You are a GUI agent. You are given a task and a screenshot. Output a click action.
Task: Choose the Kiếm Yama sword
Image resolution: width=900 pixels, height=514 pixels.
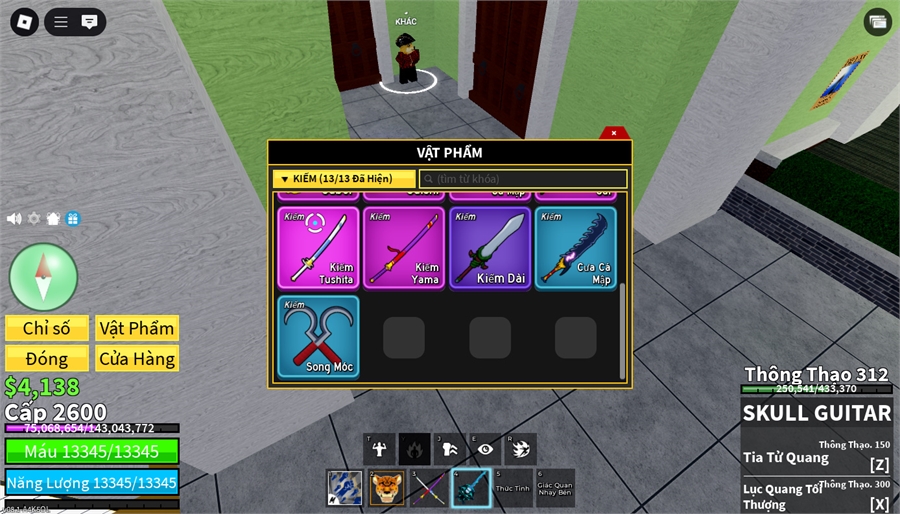click(404, 248)
